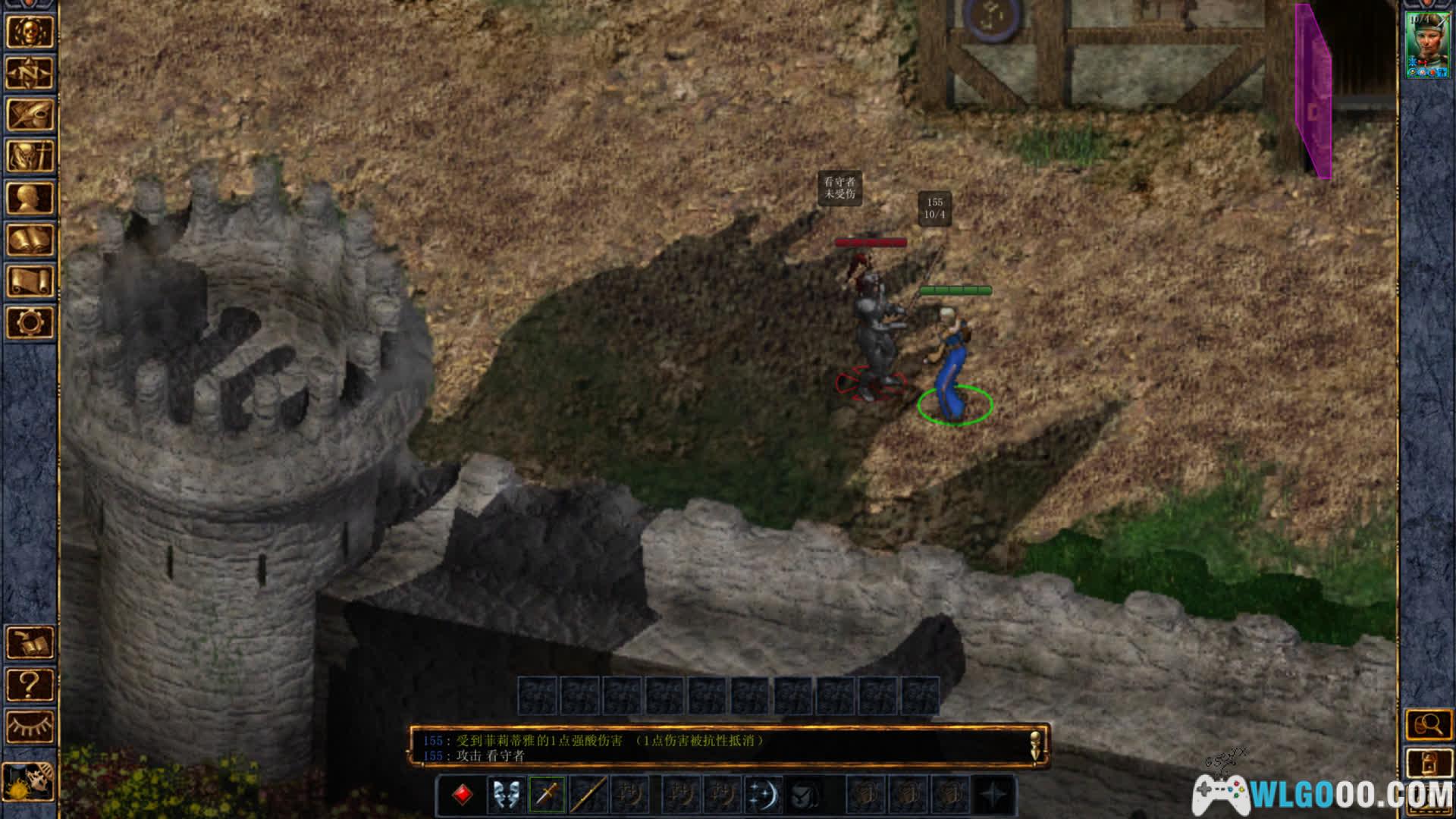Activate the red gem action button

(x=463, y=795)
